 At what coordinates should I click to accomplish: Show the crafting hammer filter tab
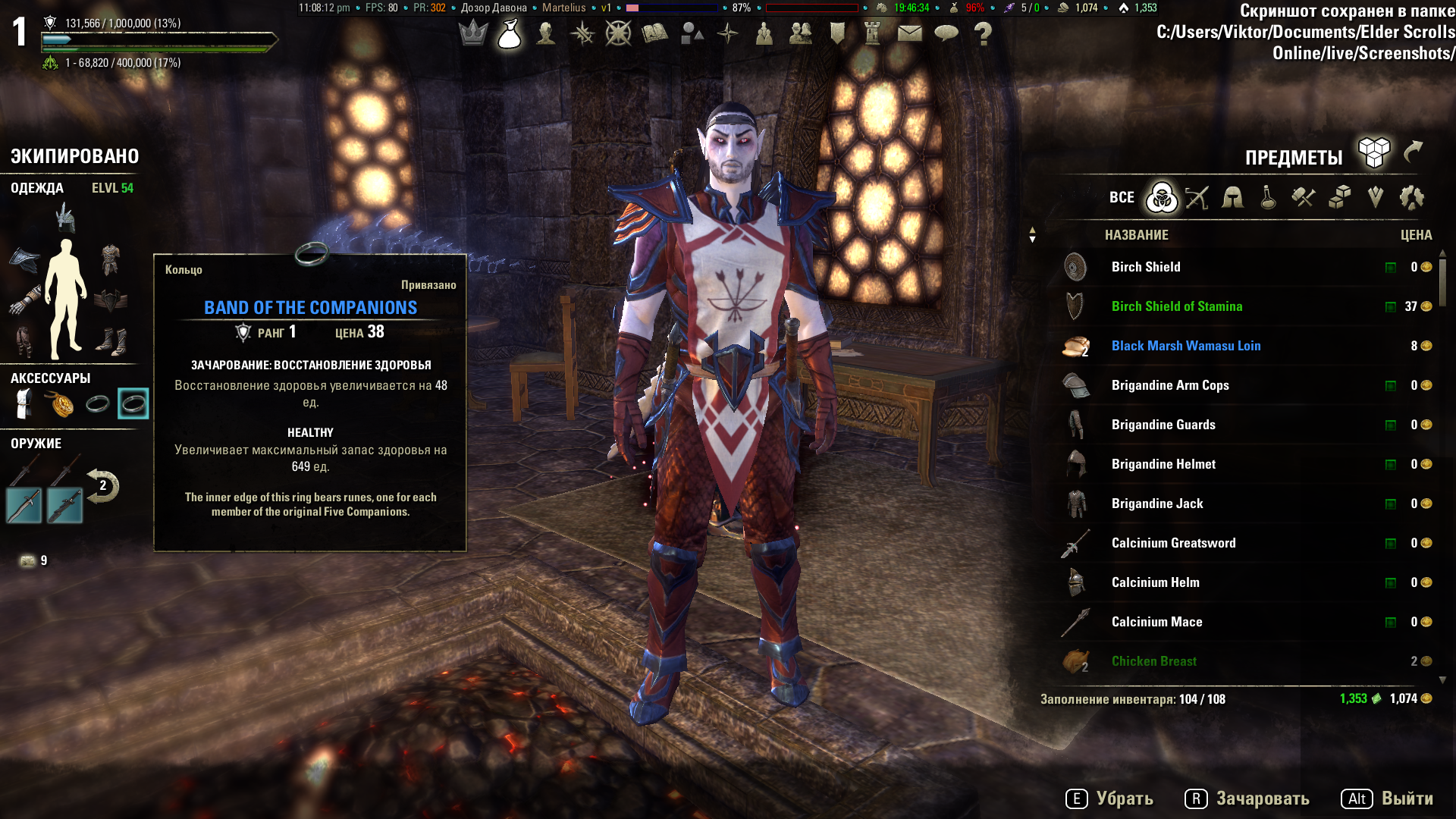click(1304, 198)
